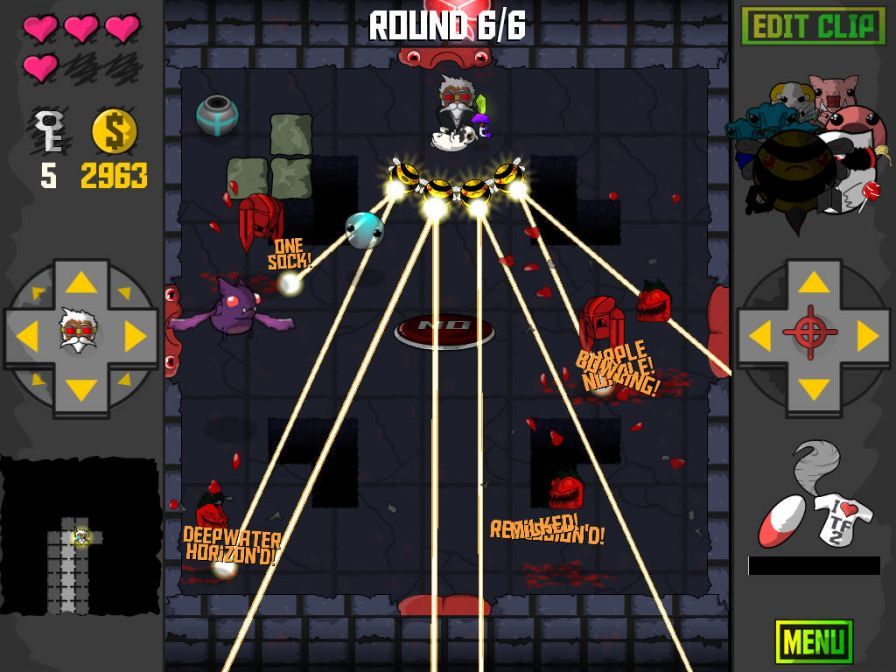The height and width of the screenshot is (672, 896).
Task: Use the red and white pill item
Action: tap(781, 520)
